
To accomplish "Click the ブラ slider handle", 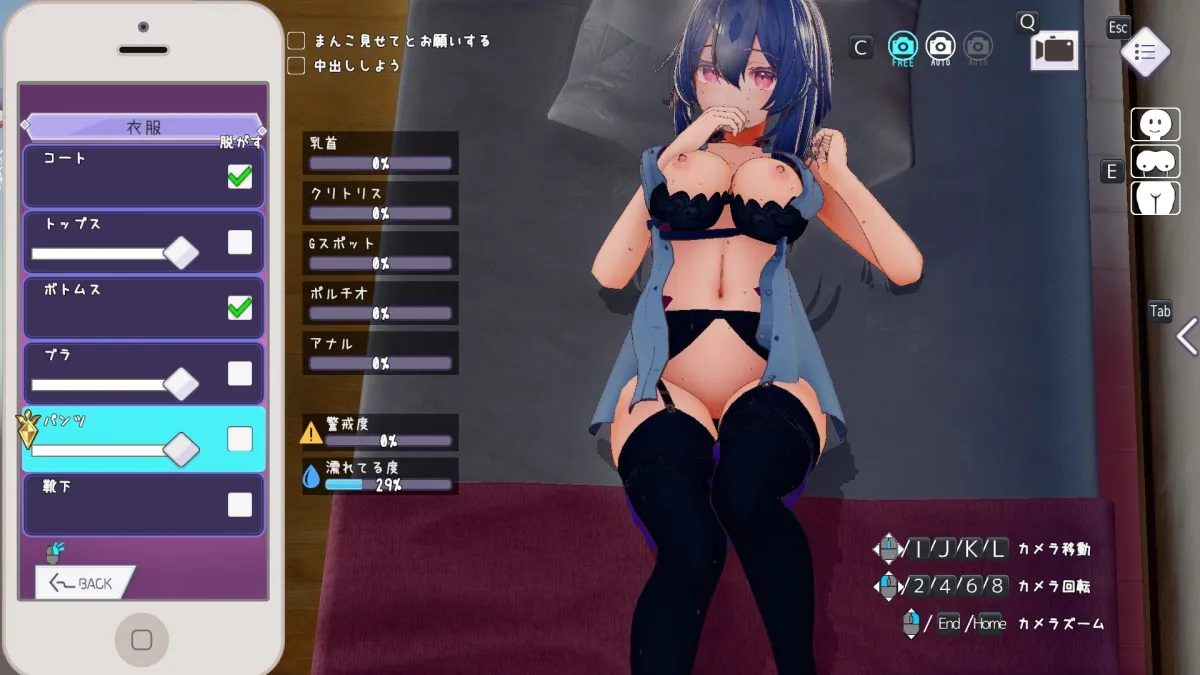I will [x=181, y=384].
